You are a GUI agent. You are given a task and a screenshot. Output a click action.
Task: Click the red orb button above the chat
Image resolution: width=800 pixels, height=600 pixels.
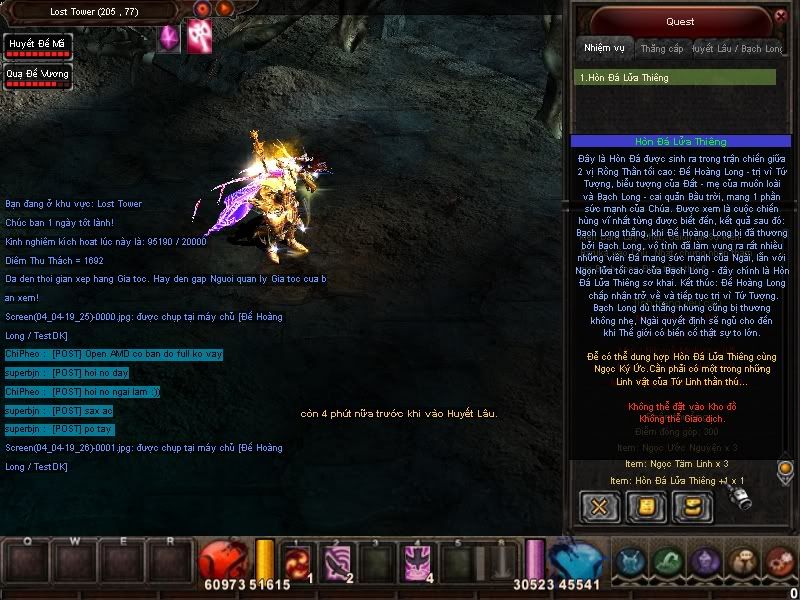pyautogui.click(x=203, y=9)
